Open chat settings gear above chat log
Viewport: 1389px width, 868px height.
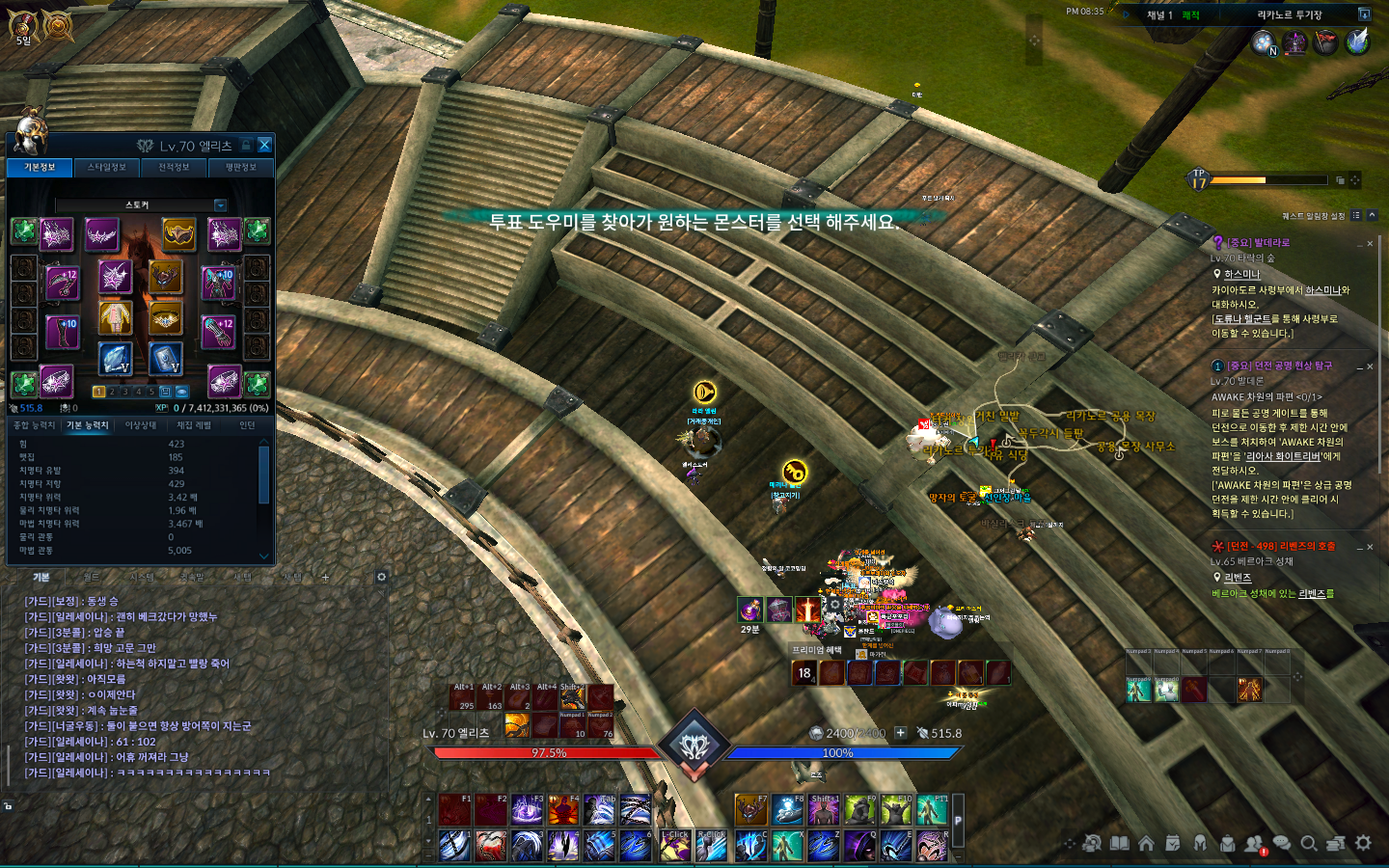[381, 577]
